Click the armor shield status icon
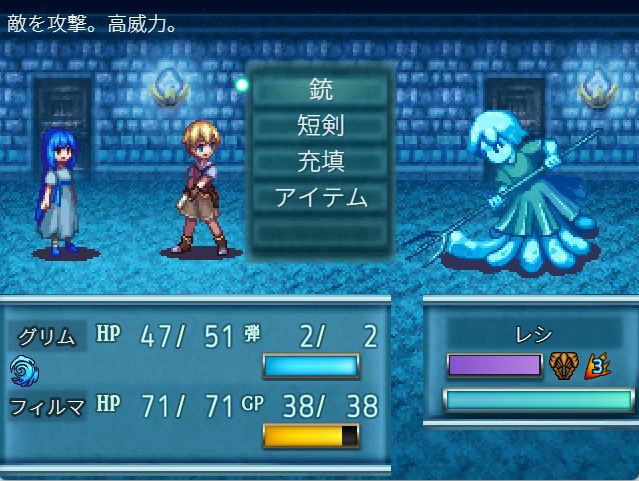This screenshot has height=481, width=639. [x=564, y=366]
